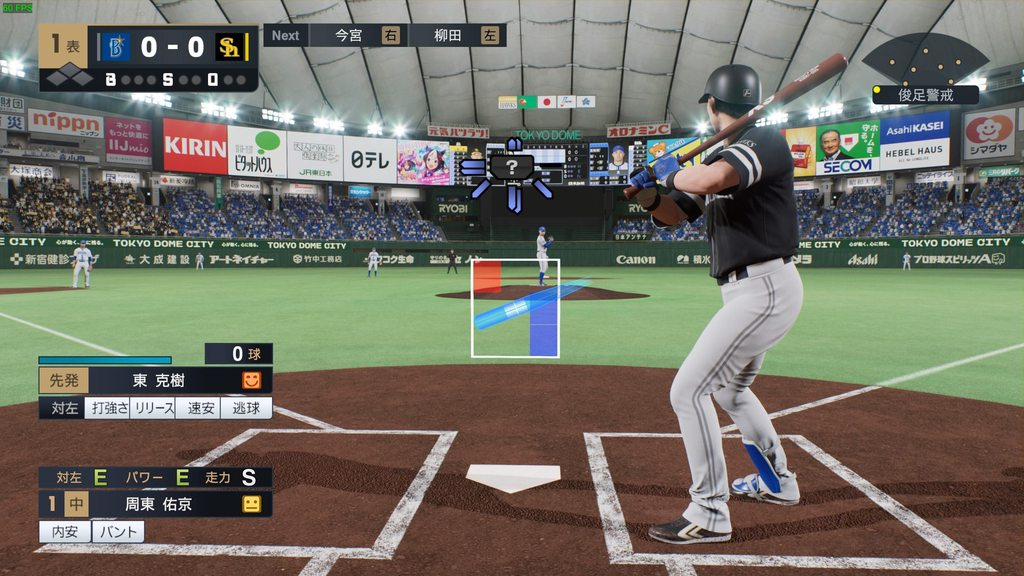The height and width of the screenshot is (576, 1024).
Task: Click the 逃球 pitcher skill tag
Action: (x=246, y=408)
